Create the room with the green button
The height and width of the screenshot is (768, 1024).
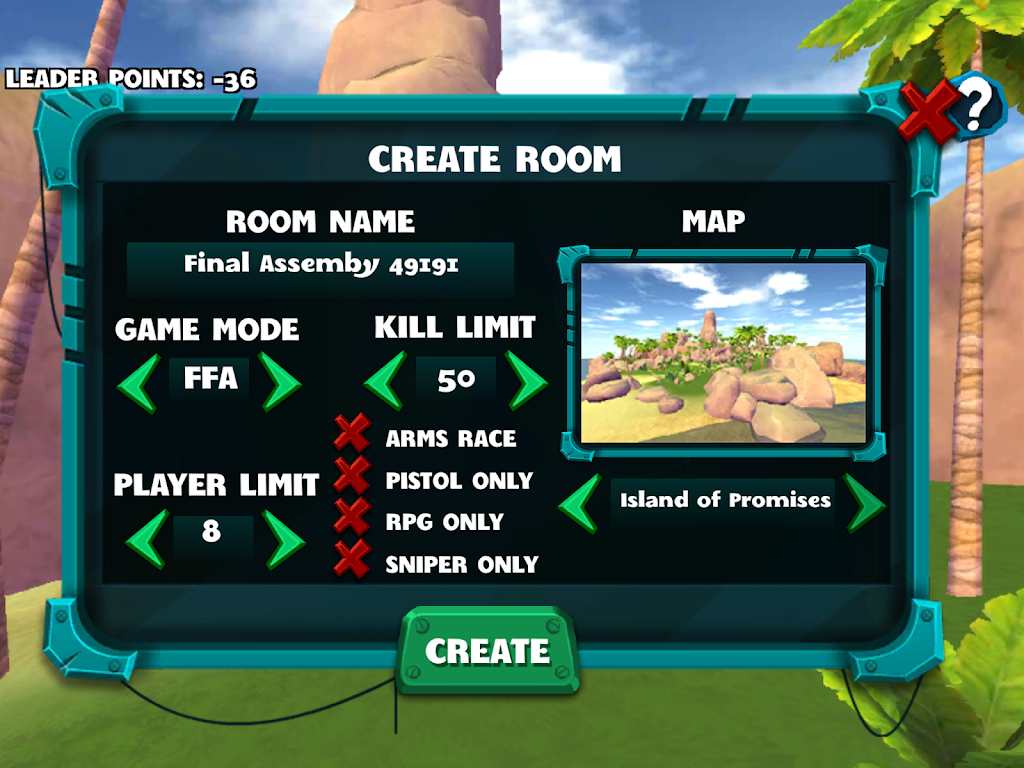(489, 652)
